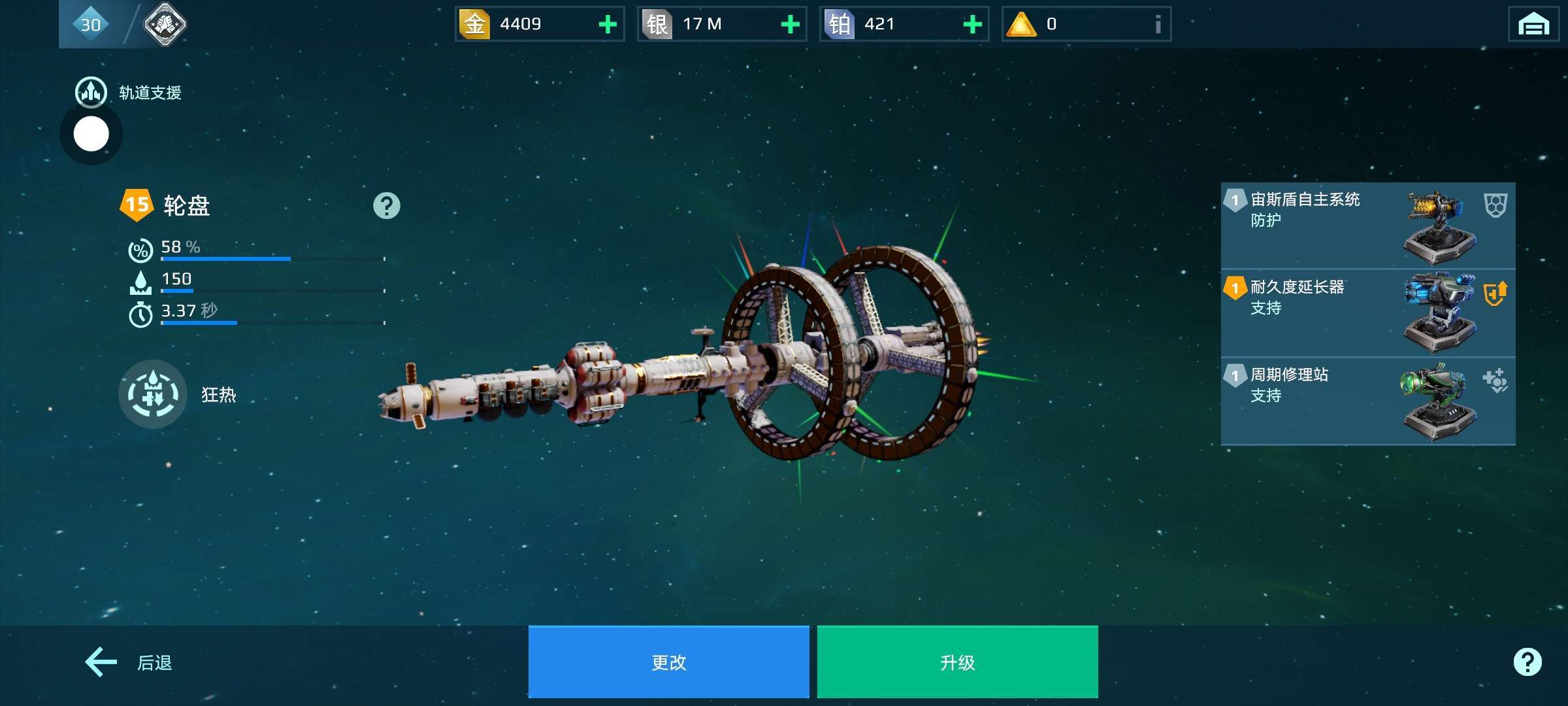The height and width of the screenshot is (706, 1568).
Task: Upgrade the ship with the green 升级 button
Action: click(957, 662)
